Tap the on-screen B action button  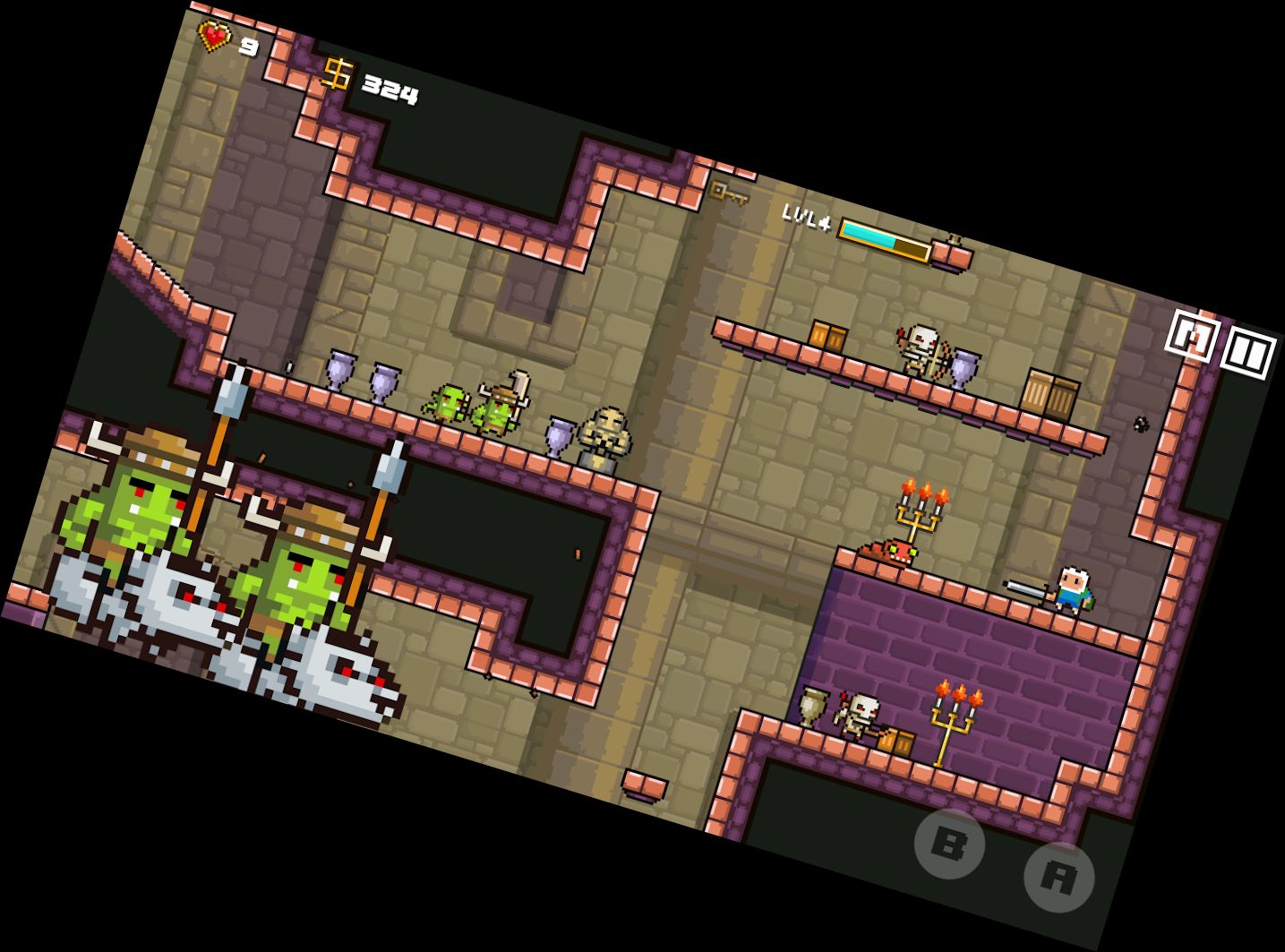[949, 844]
